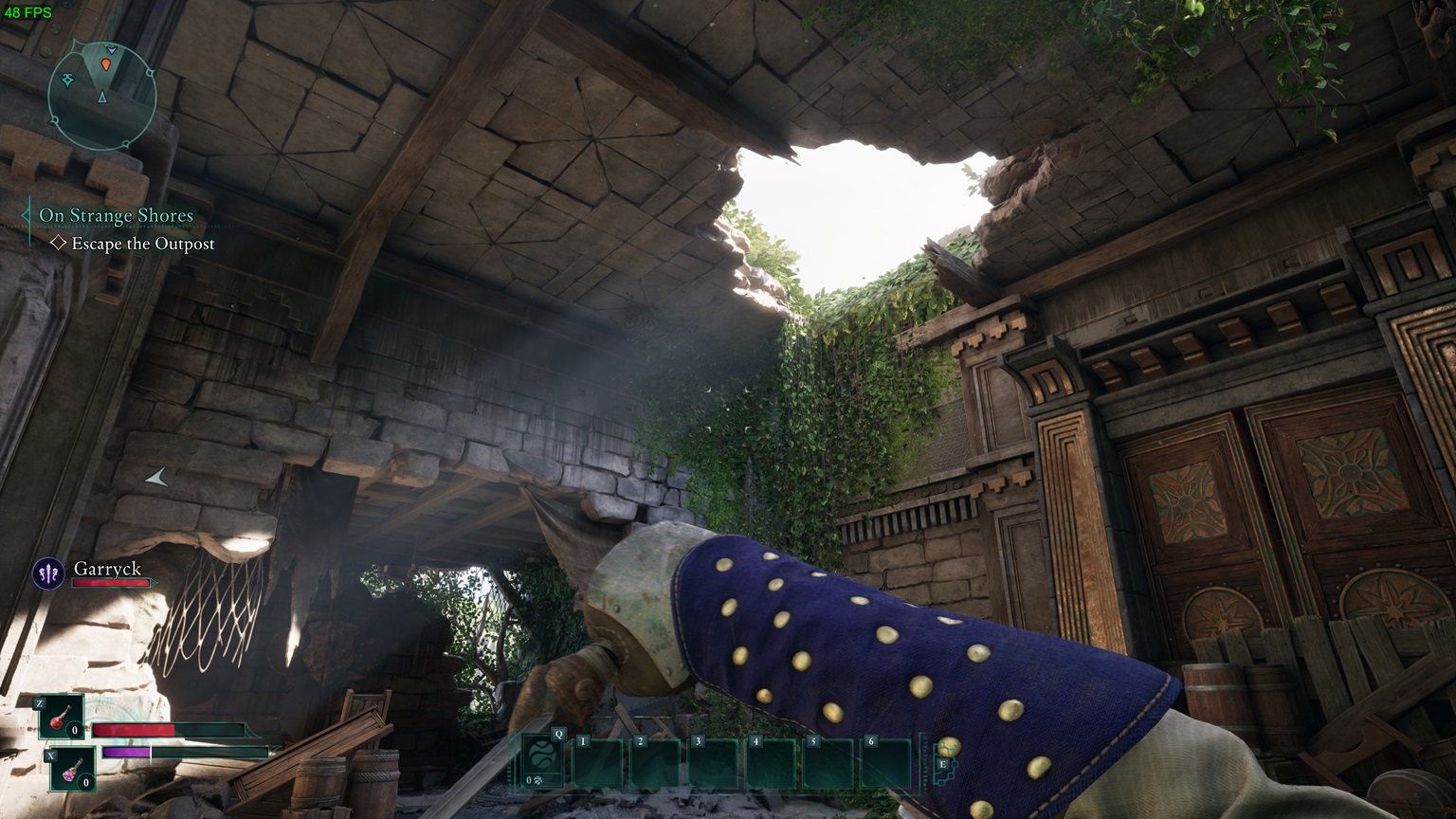The height and width of the screenshot is (819, 1456).
Task: Select the orange quest marker on minimap
Action: click(x=105, y=64)
